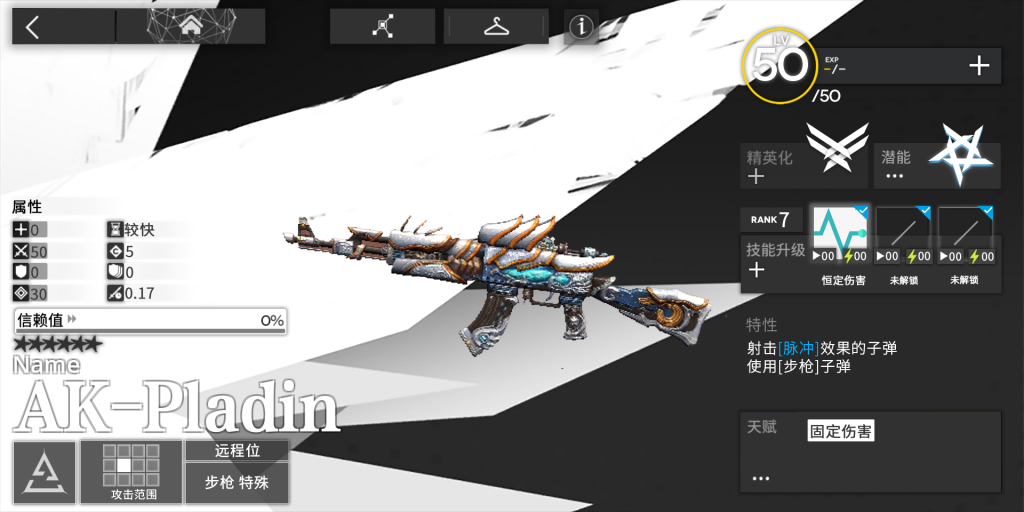Click the 步枪 特殊 class tag
1024x512 pixels.
point(236,482)
